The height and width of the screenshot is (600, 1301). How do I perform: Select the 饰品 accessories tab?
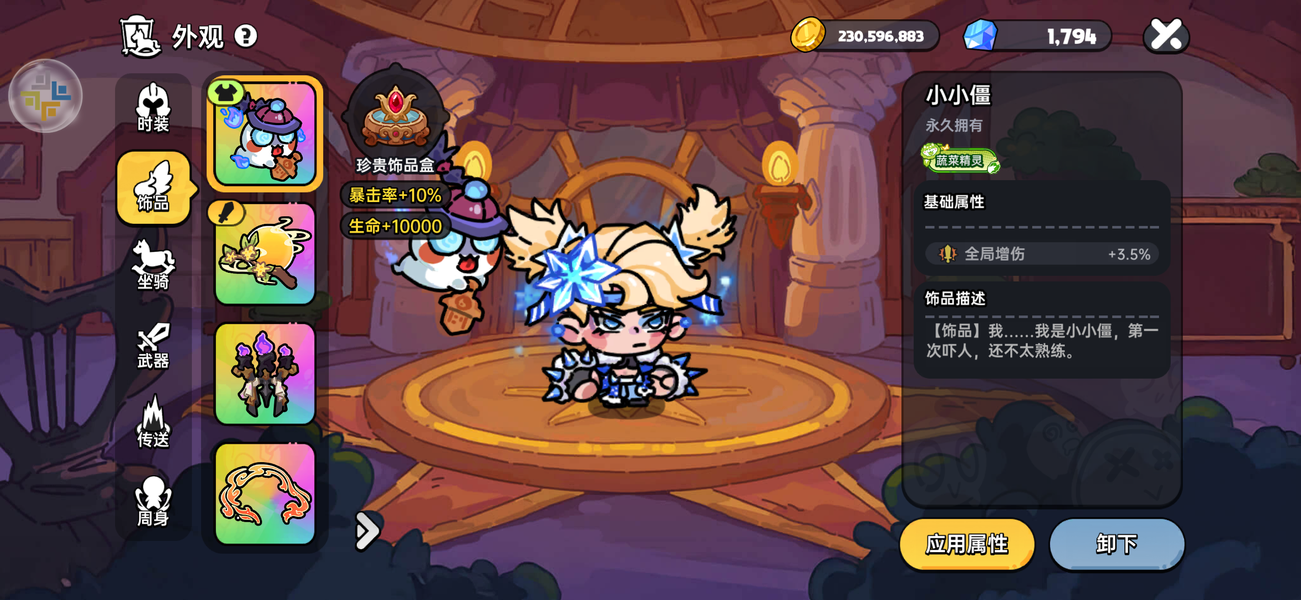click(153, 187)
